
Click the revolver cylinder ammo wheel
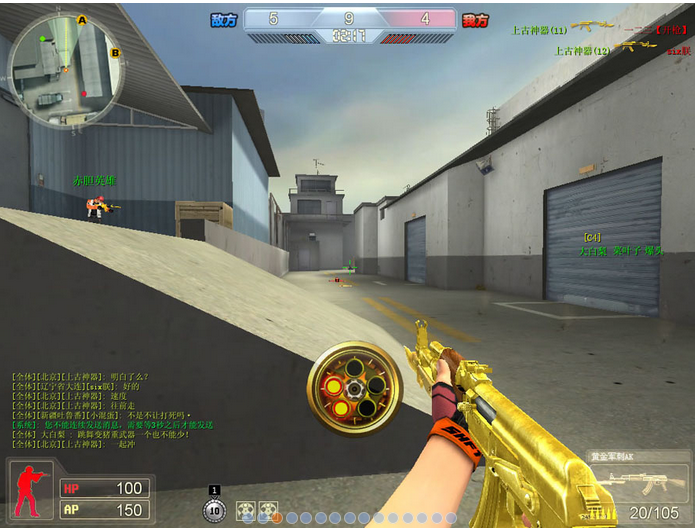[354, 389]
